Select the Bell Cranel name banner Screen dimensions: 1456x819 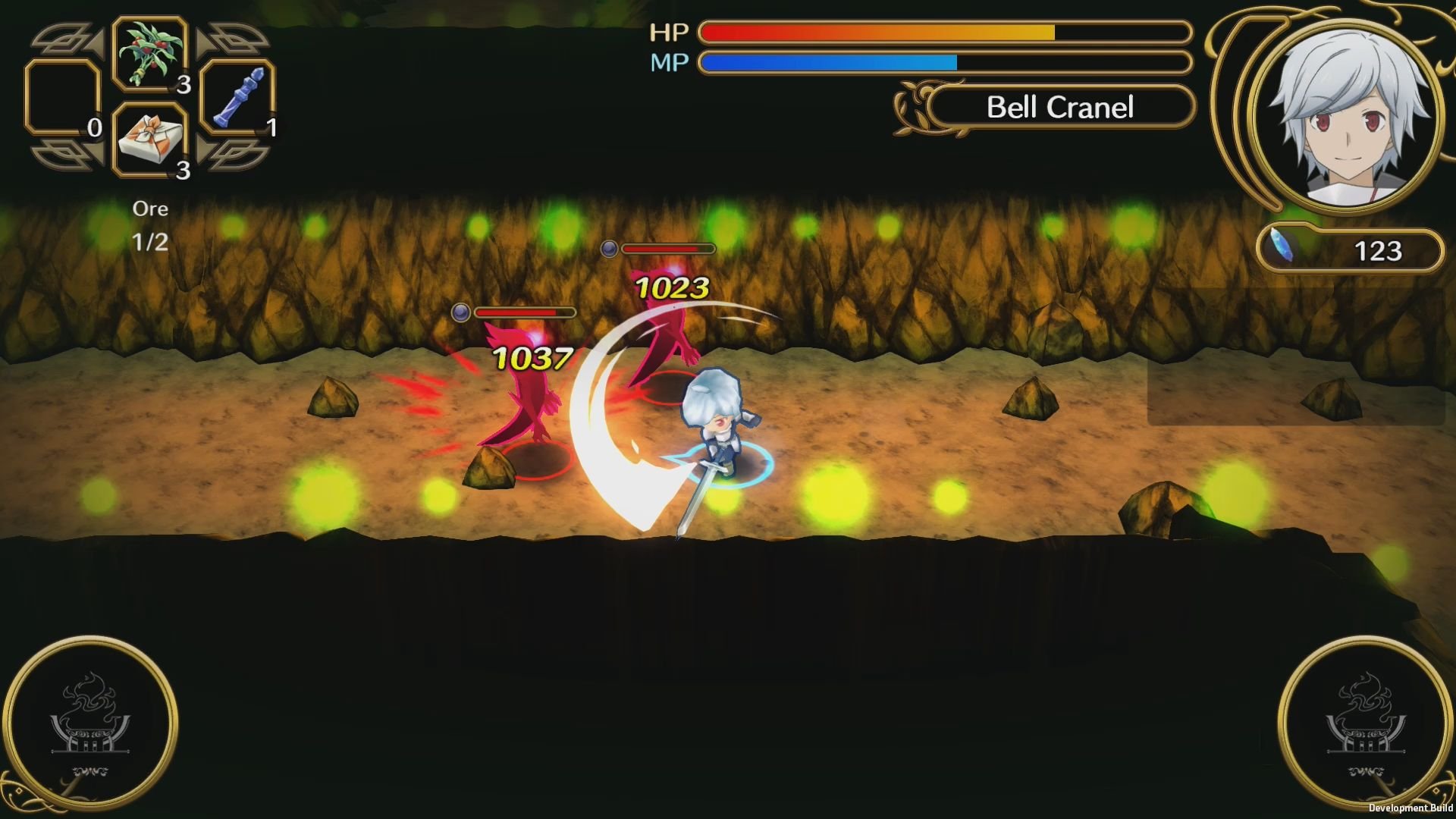(x=1060, y=107)
